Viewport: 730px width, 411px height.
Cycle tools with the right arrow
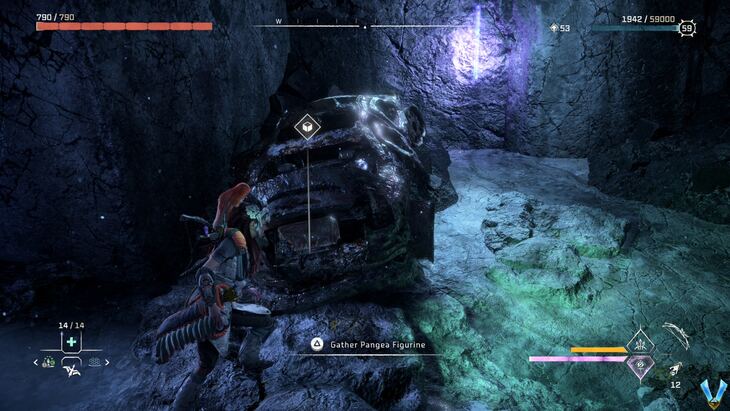[107, 362]
